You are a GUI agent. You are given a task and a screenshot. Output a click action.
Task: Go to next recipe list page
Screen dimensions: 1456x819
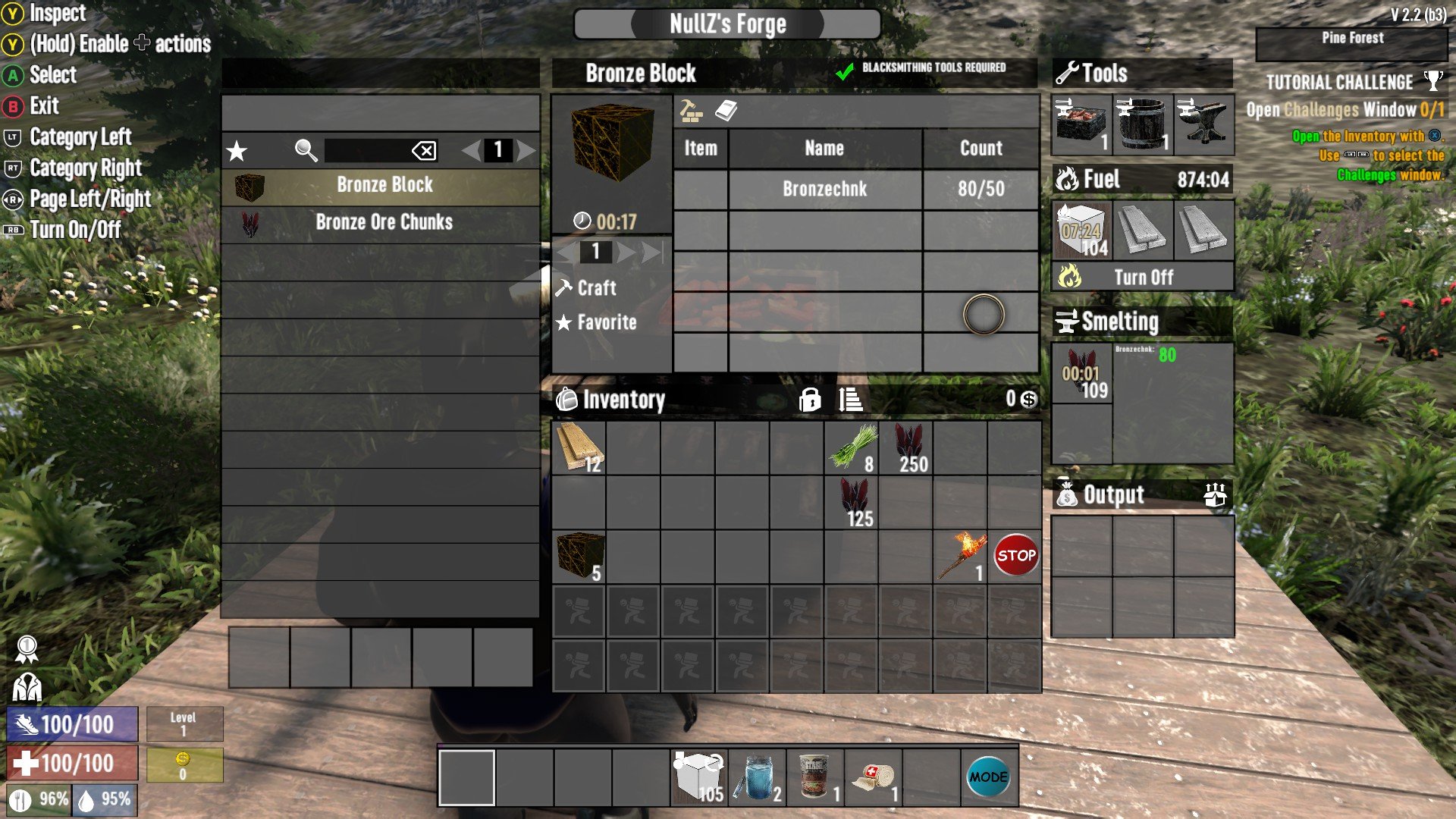[526, 150]
